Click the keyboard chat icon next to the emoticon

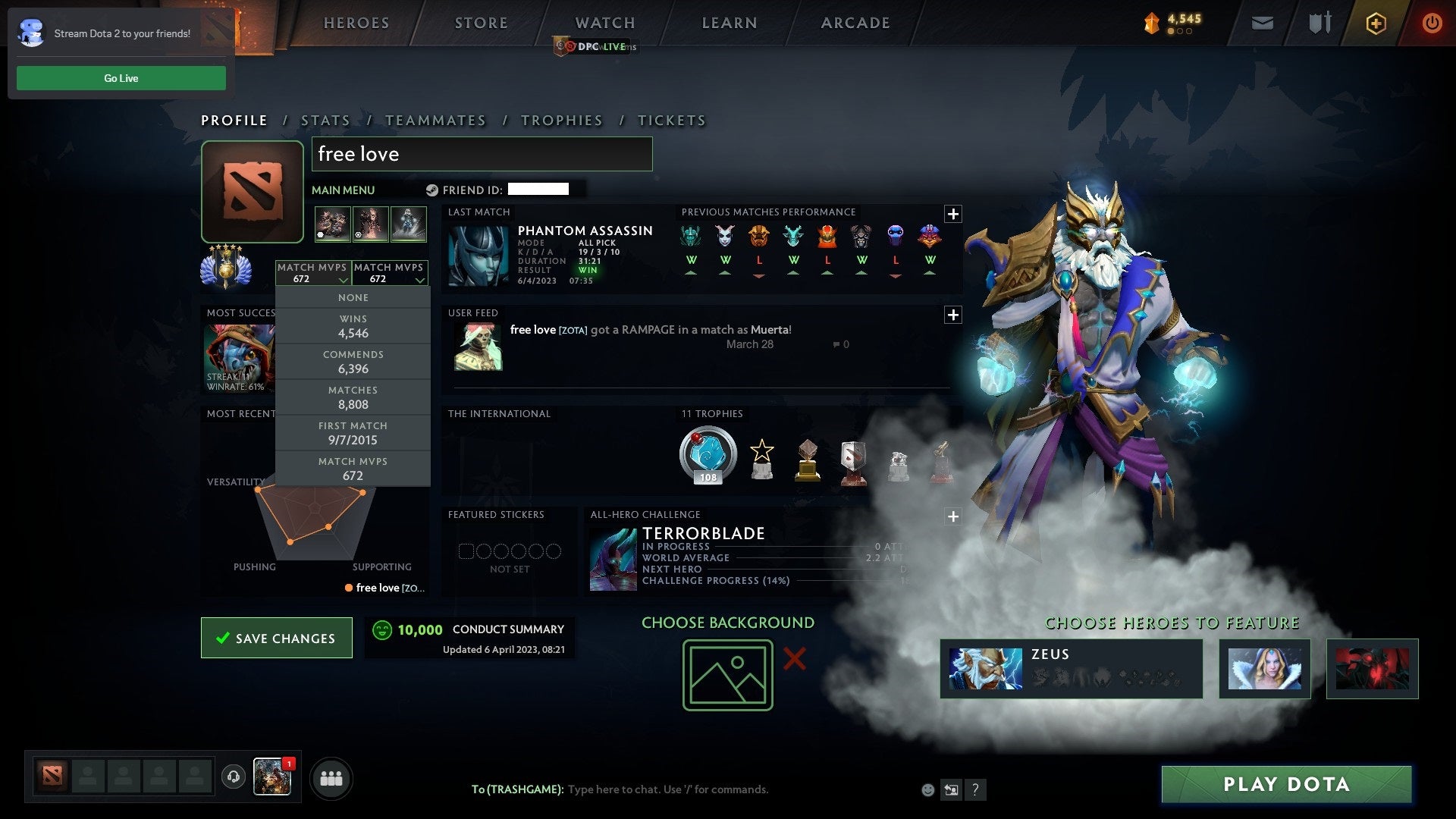coord(951,789)
